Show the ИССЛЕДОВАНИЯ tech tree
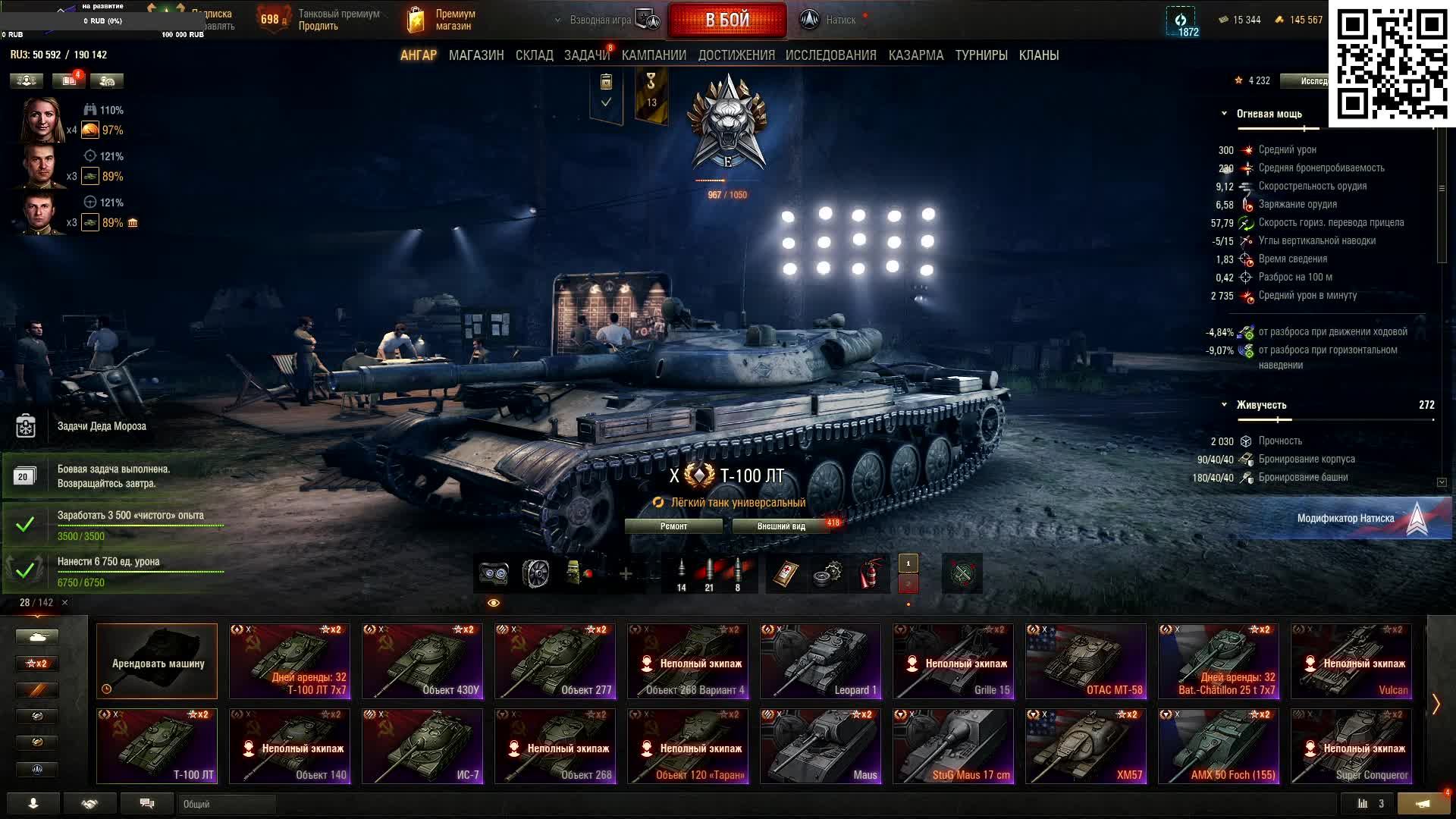1456x819 pixels. tap(830, 55)
